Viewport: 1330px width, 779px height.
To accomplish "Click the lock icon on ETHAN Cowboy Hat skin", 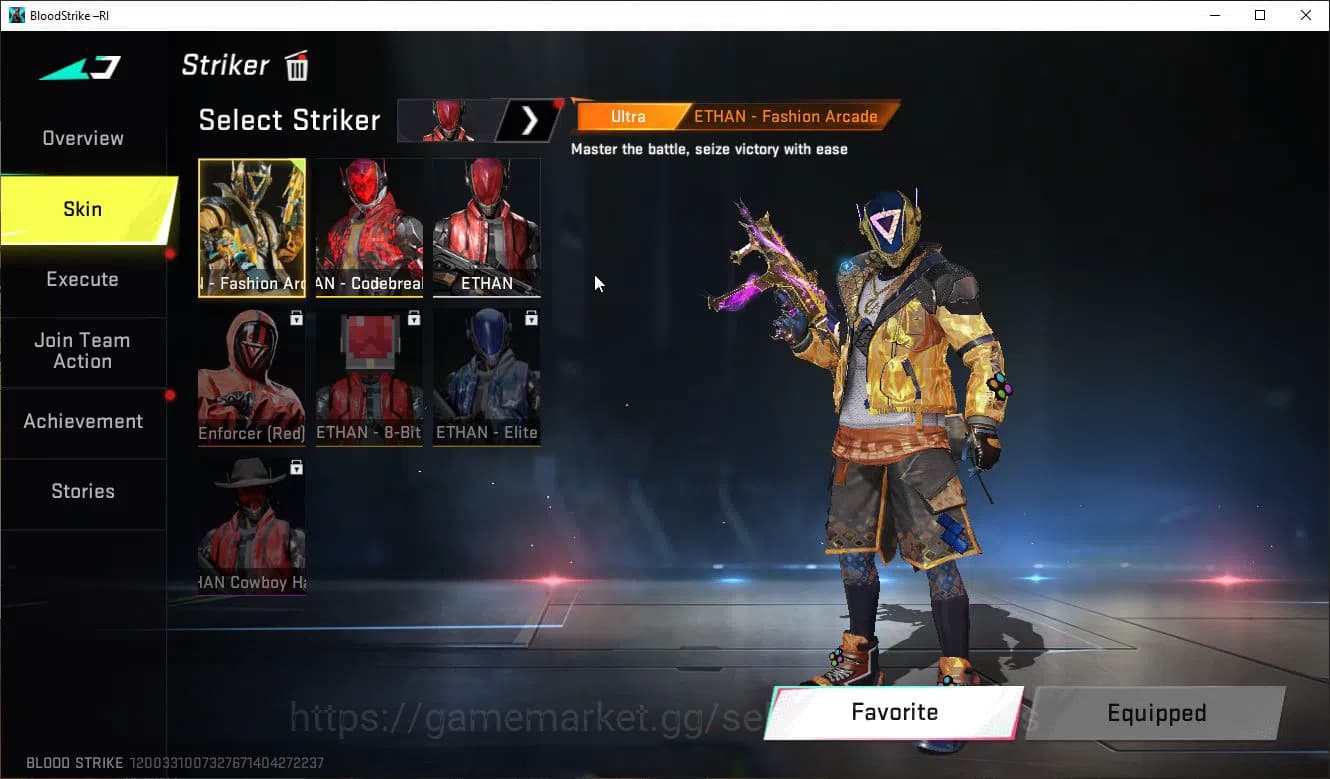I will tap(295, 467).
